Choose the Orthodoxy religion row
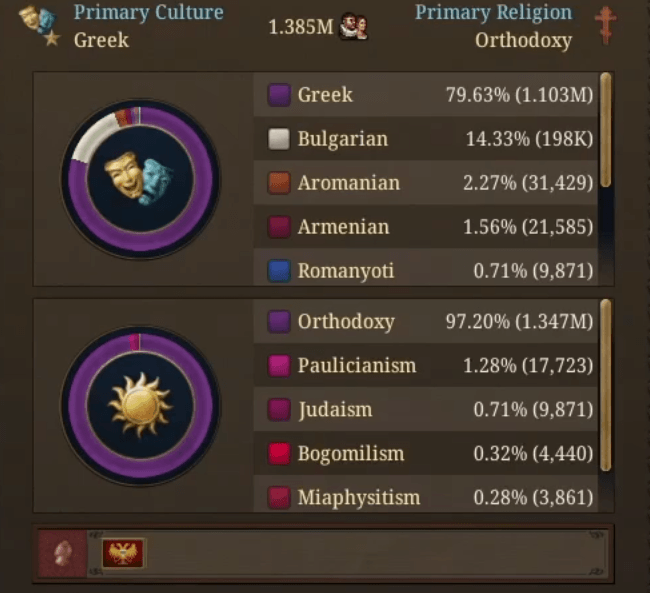 tap(425, 322)
